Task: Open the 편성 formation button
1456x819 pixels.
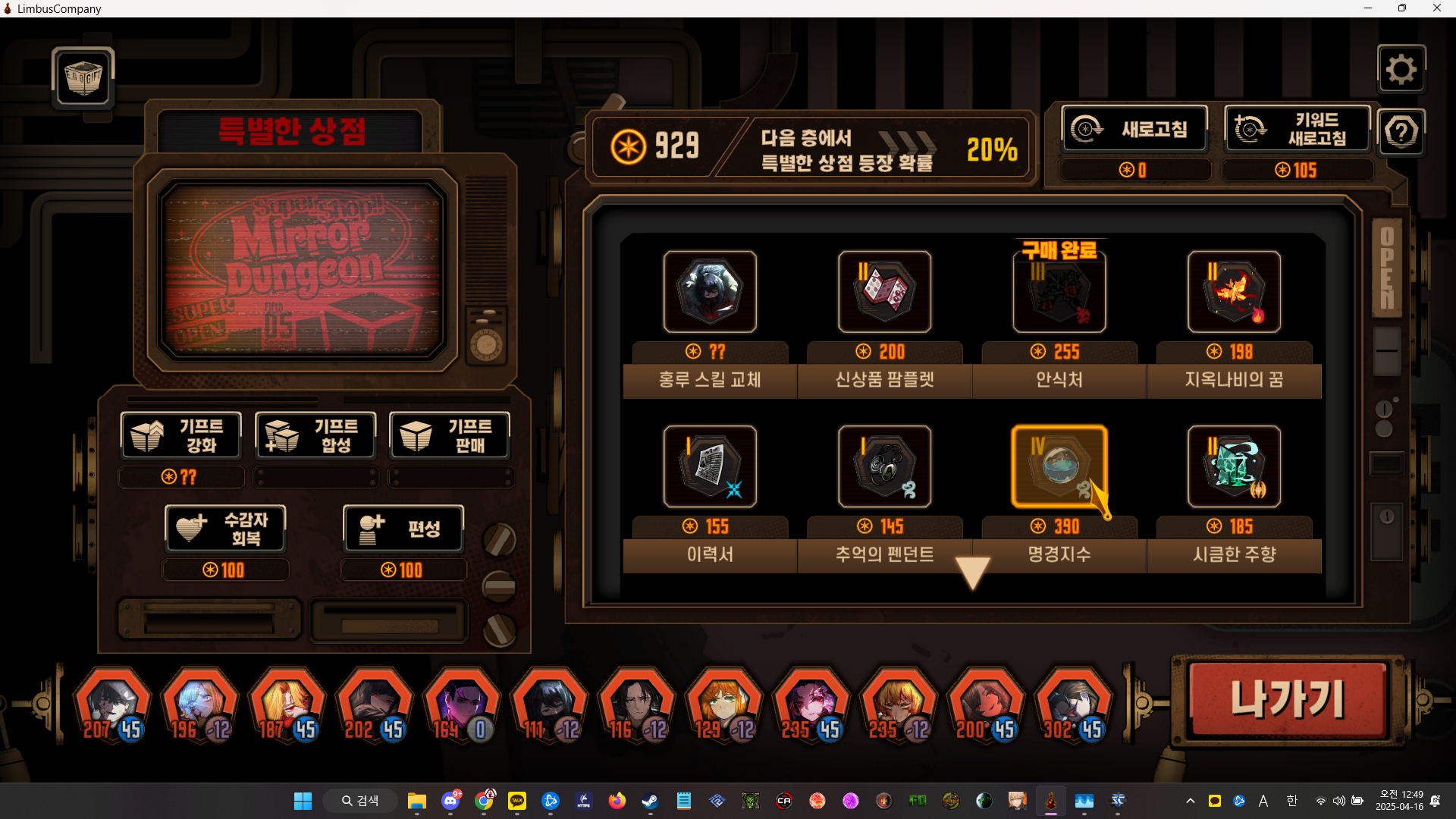Action: [x=403, y=529]
